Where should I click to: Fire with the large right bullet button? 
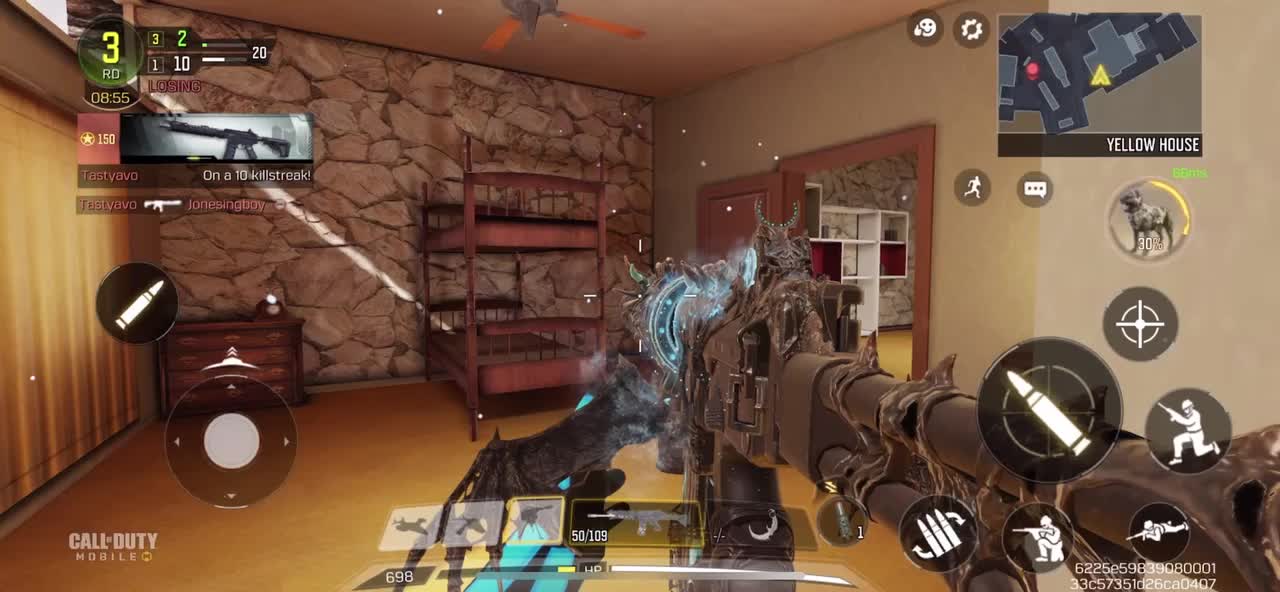tap(1049, 411)
